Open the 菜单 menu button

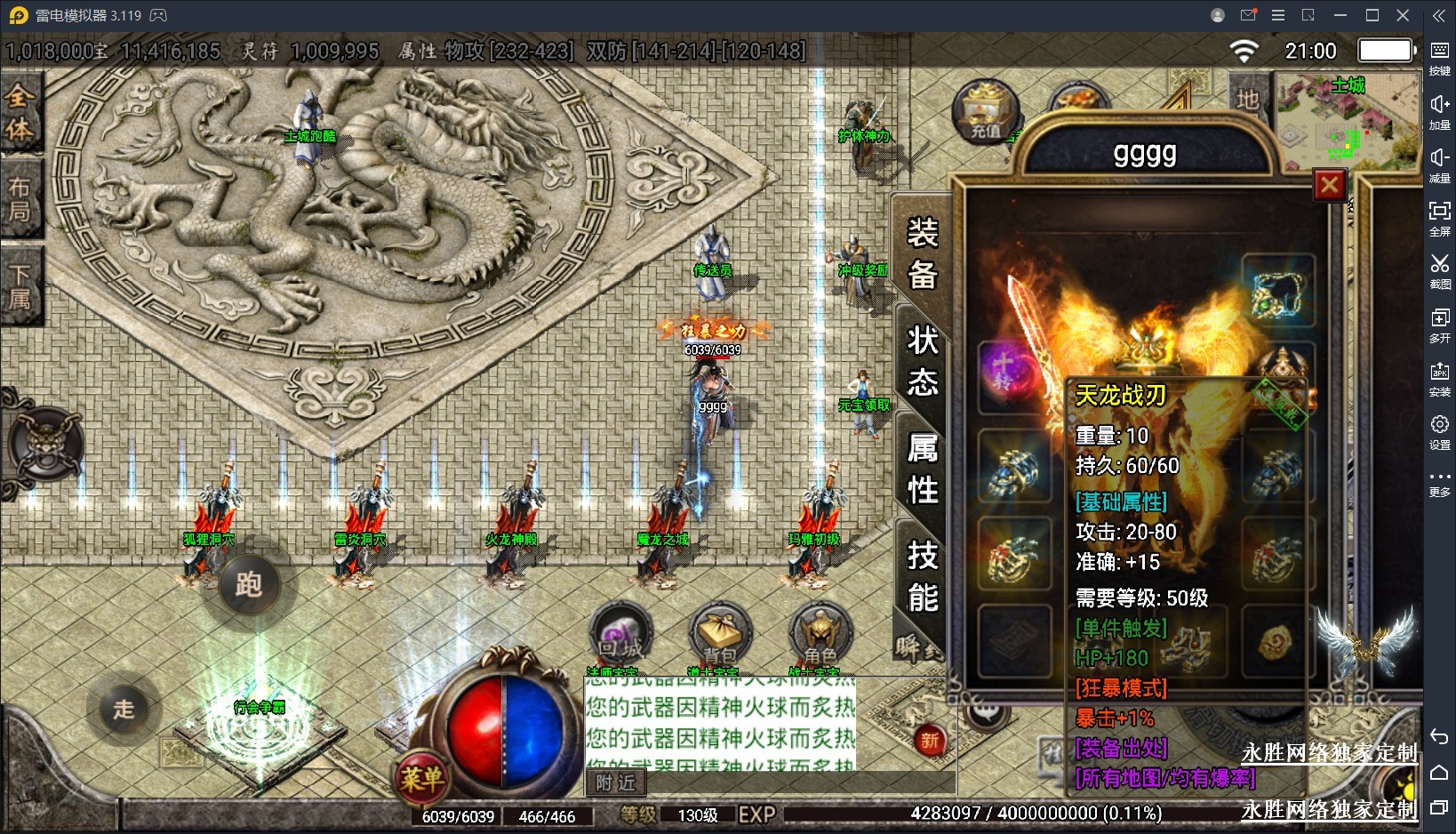421,779
